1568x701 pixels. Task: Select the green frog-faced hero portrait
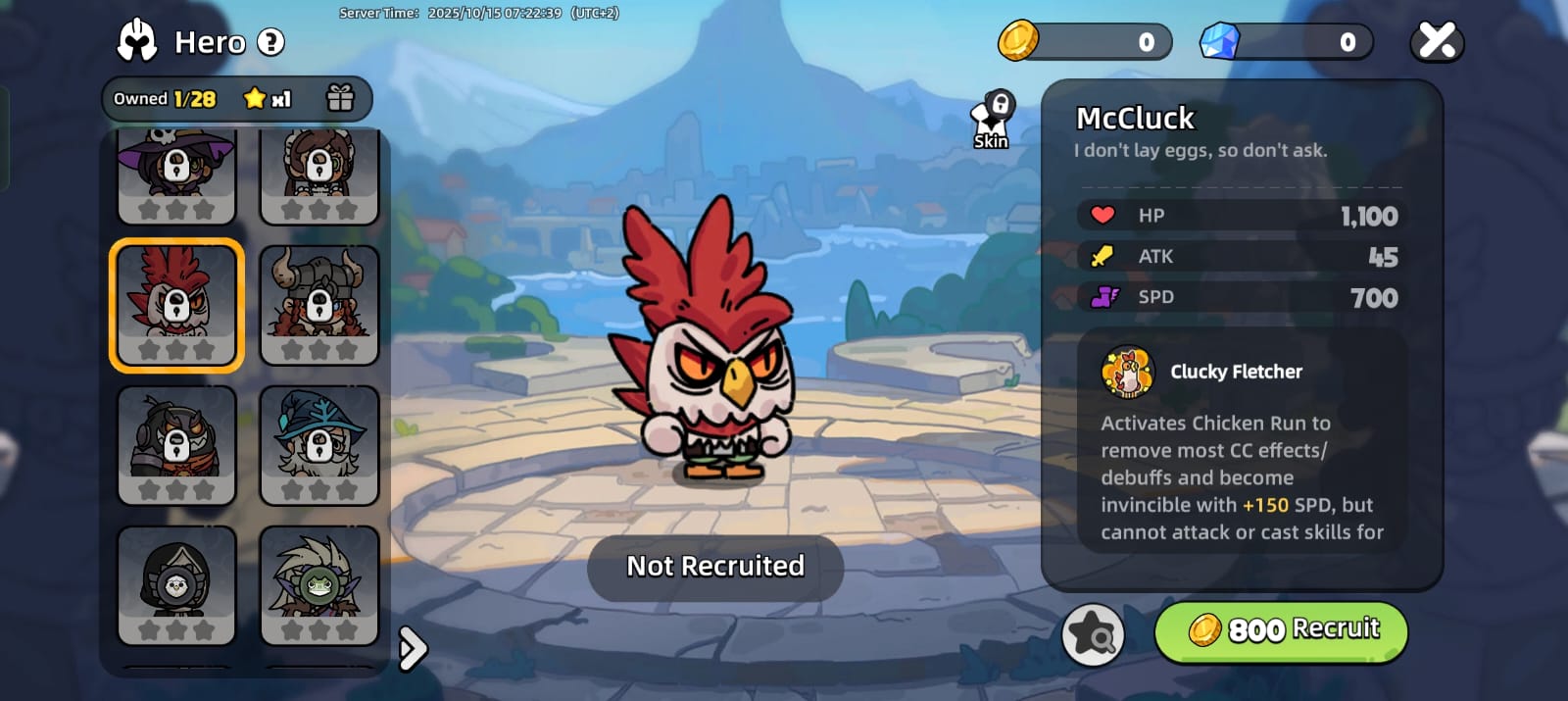318,584
